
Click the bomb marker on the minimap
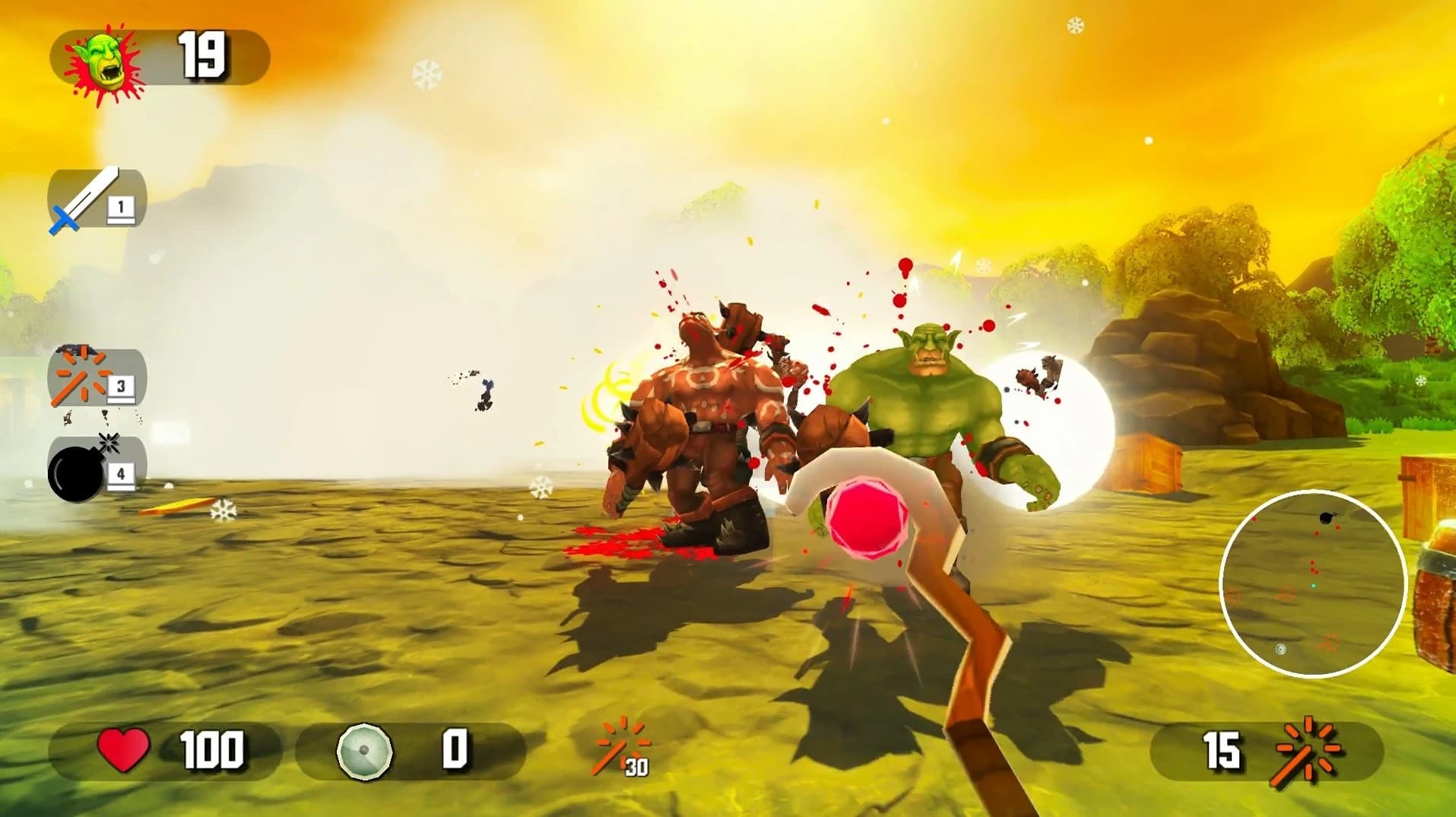[1324, 517]
